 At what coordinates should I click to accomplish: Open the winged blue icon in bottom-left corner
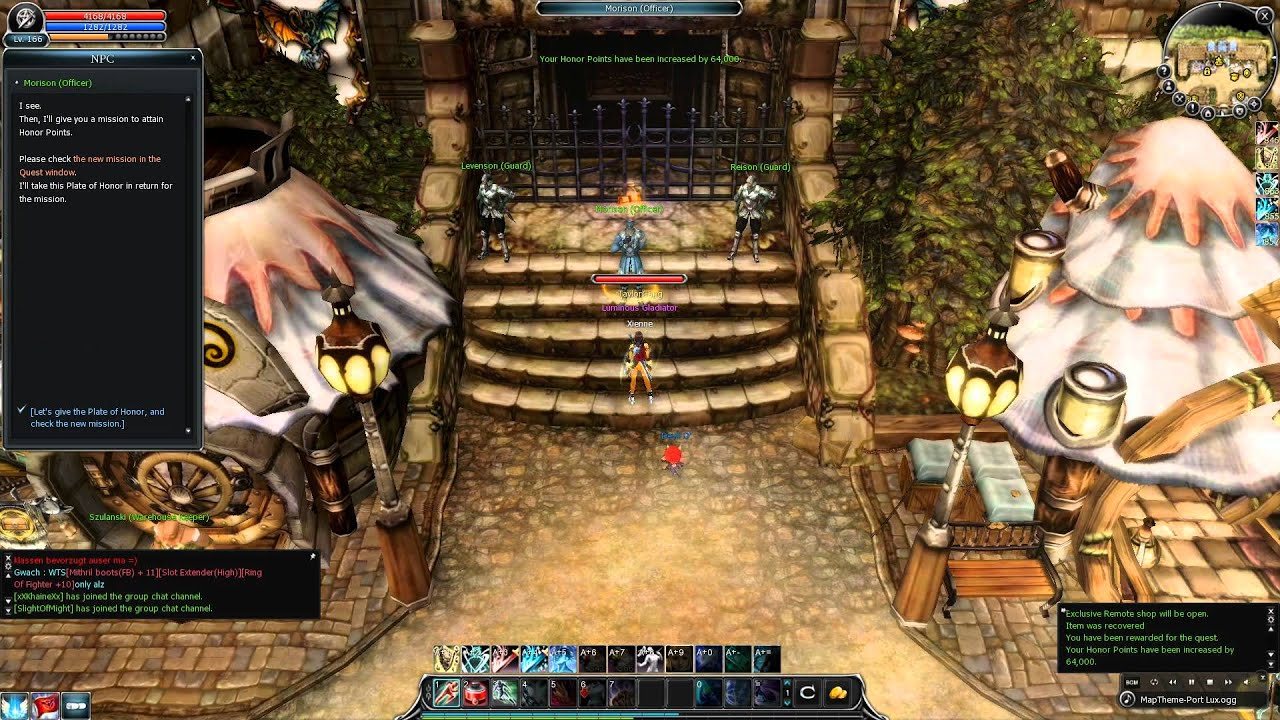click(14, 706)
